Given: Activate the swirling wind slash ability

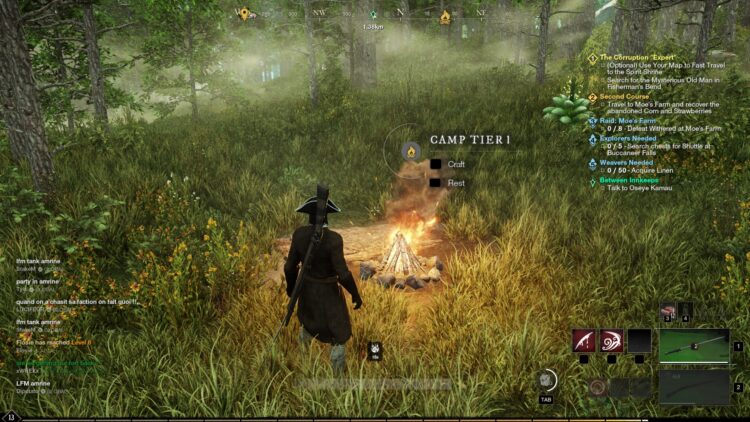Looking at the screenshot, I should [611, 342].
